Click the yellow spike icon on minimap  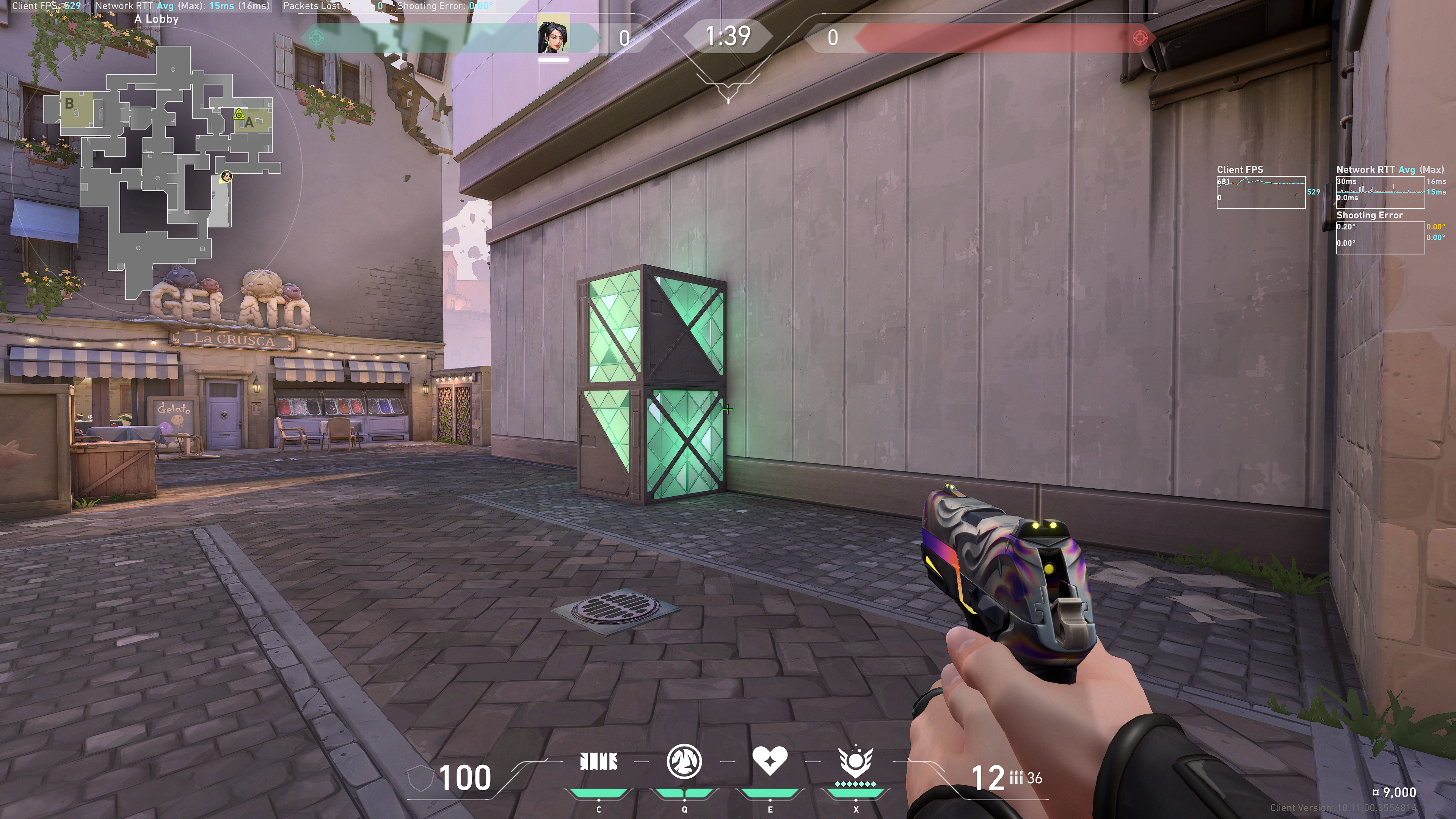click(238, 115)
